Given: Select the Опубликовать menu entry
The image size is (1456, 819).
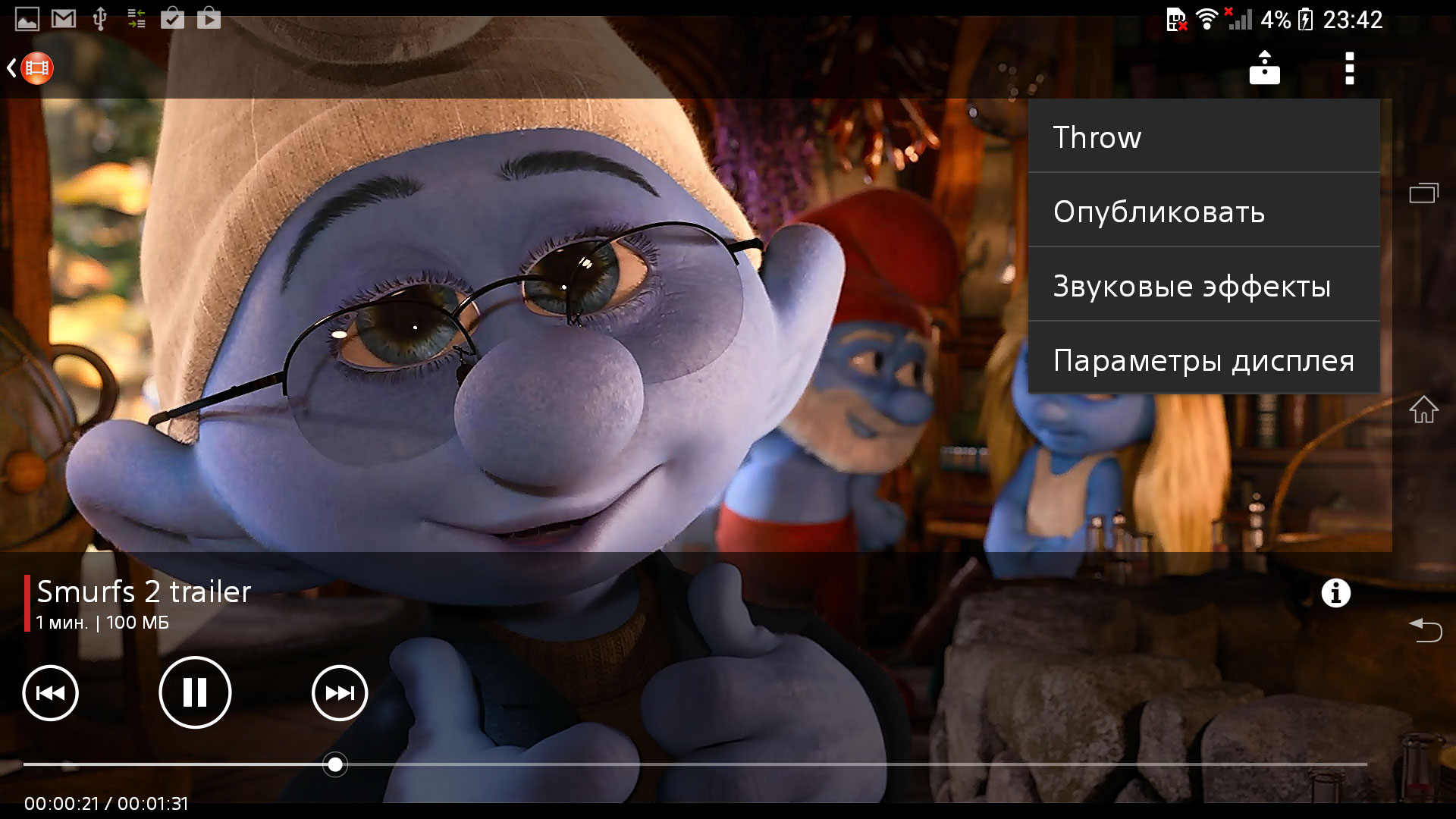Looking at the screenshot, I should tap(1203, 212).
